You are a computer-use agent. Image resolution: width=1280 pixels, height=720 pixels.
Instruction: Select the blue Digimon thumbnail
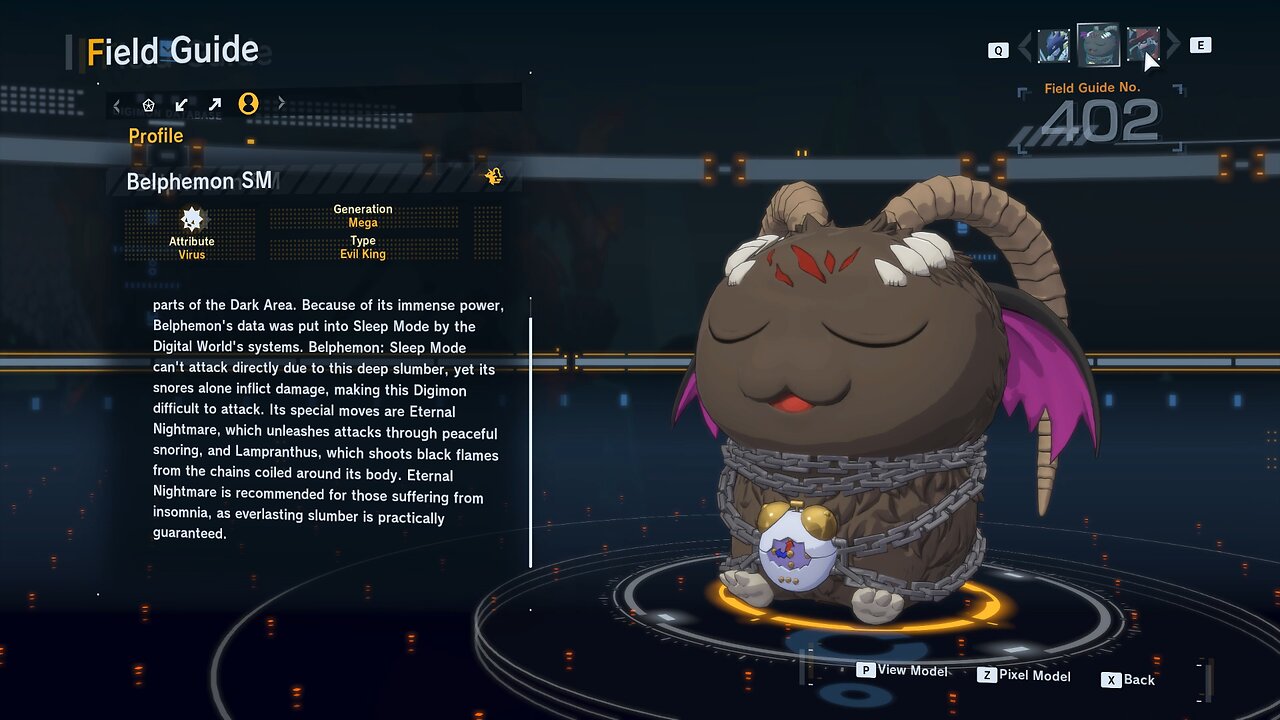click(x=1053, y=46)
